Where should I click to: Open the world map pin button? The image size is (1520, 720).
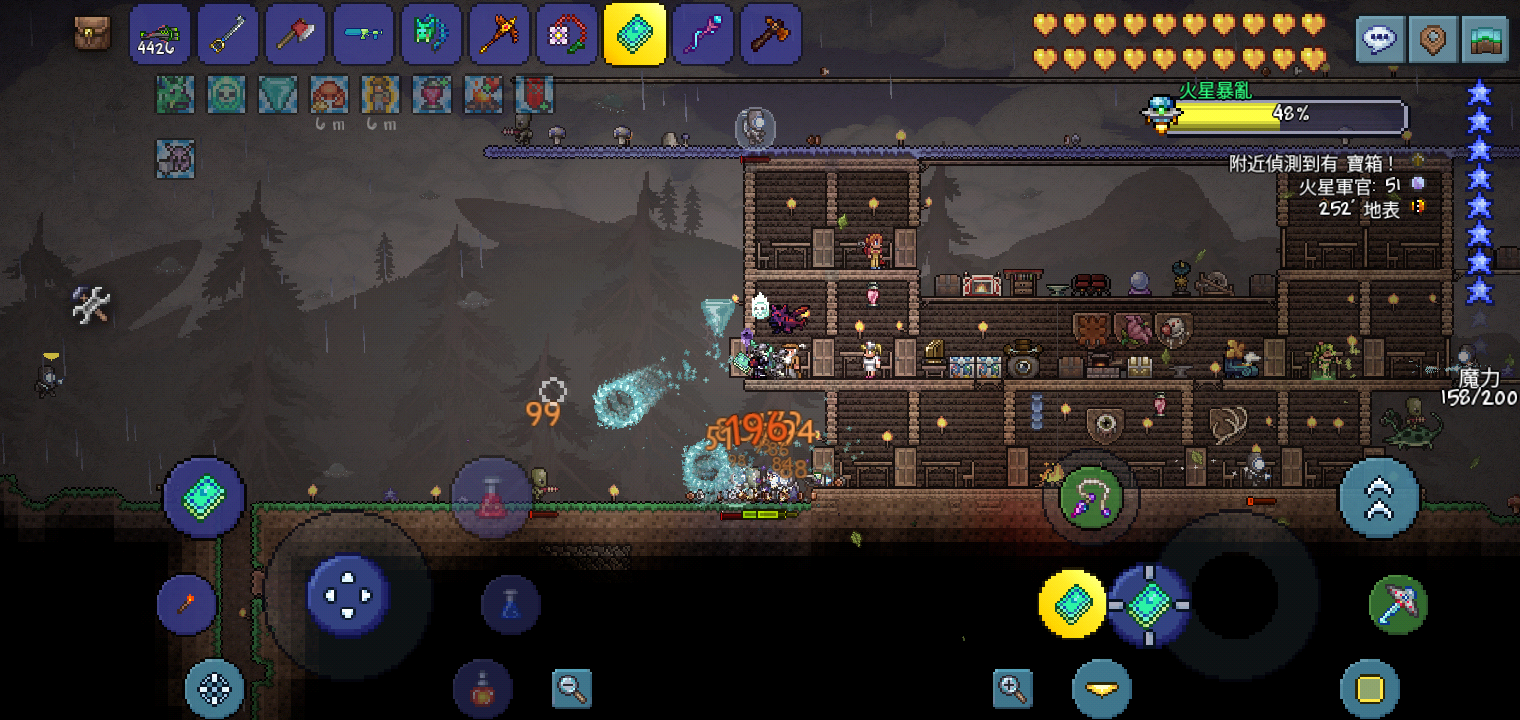(1433, 40)
